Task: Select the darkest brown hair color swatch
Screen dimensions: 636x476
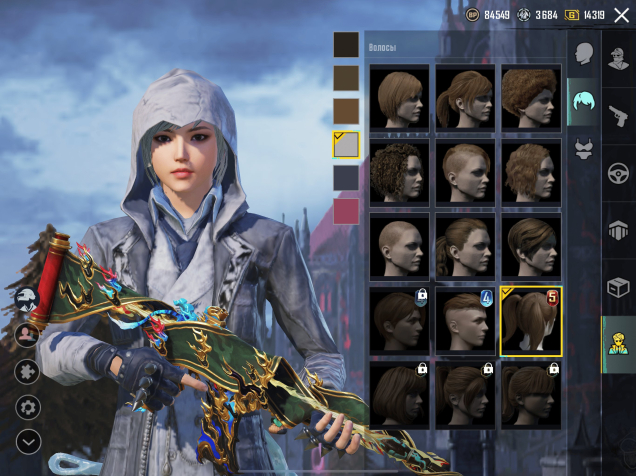Action: click(346, 44)
